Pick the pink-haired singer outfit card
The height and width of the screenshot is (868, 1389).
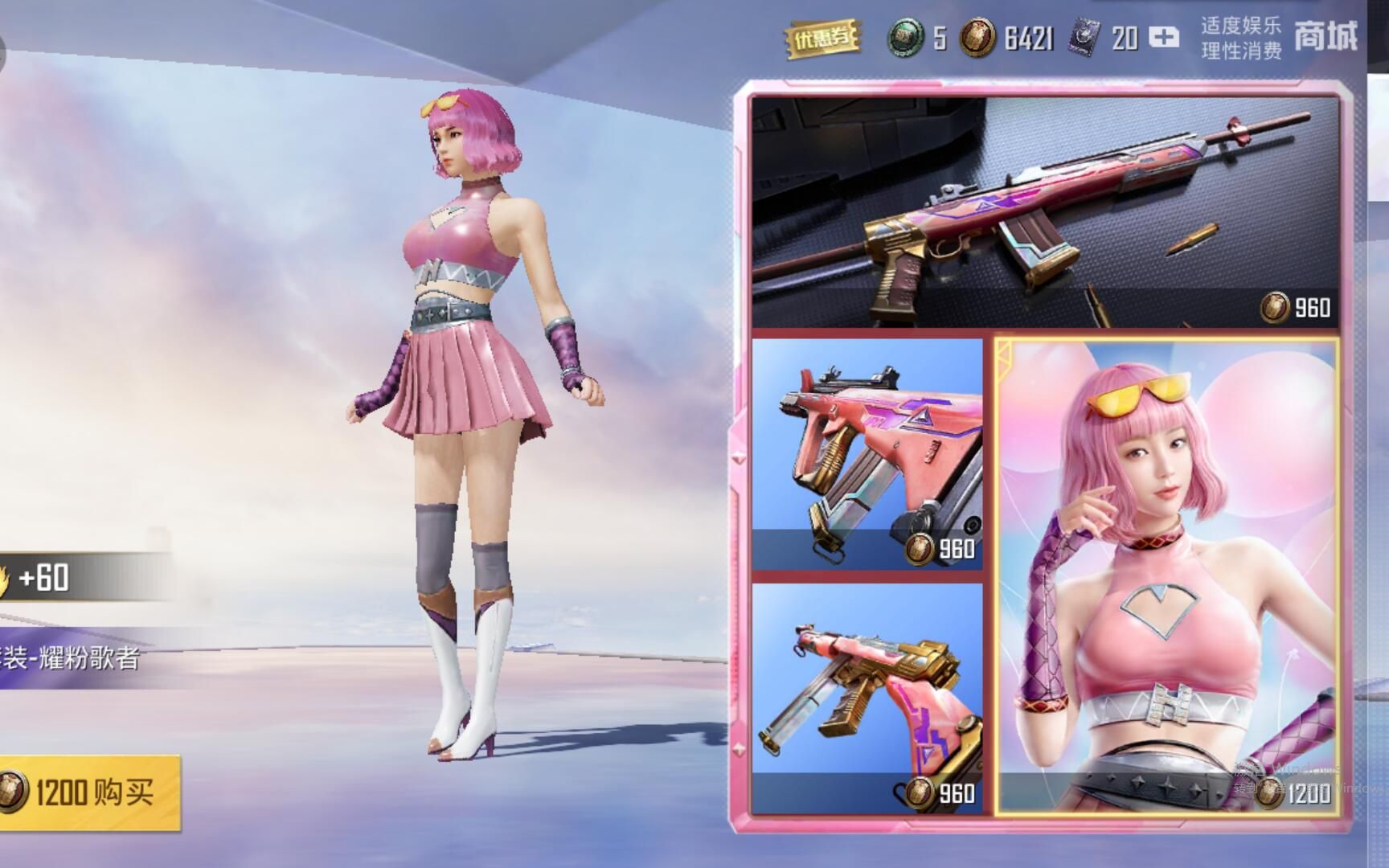(1167, 576)
